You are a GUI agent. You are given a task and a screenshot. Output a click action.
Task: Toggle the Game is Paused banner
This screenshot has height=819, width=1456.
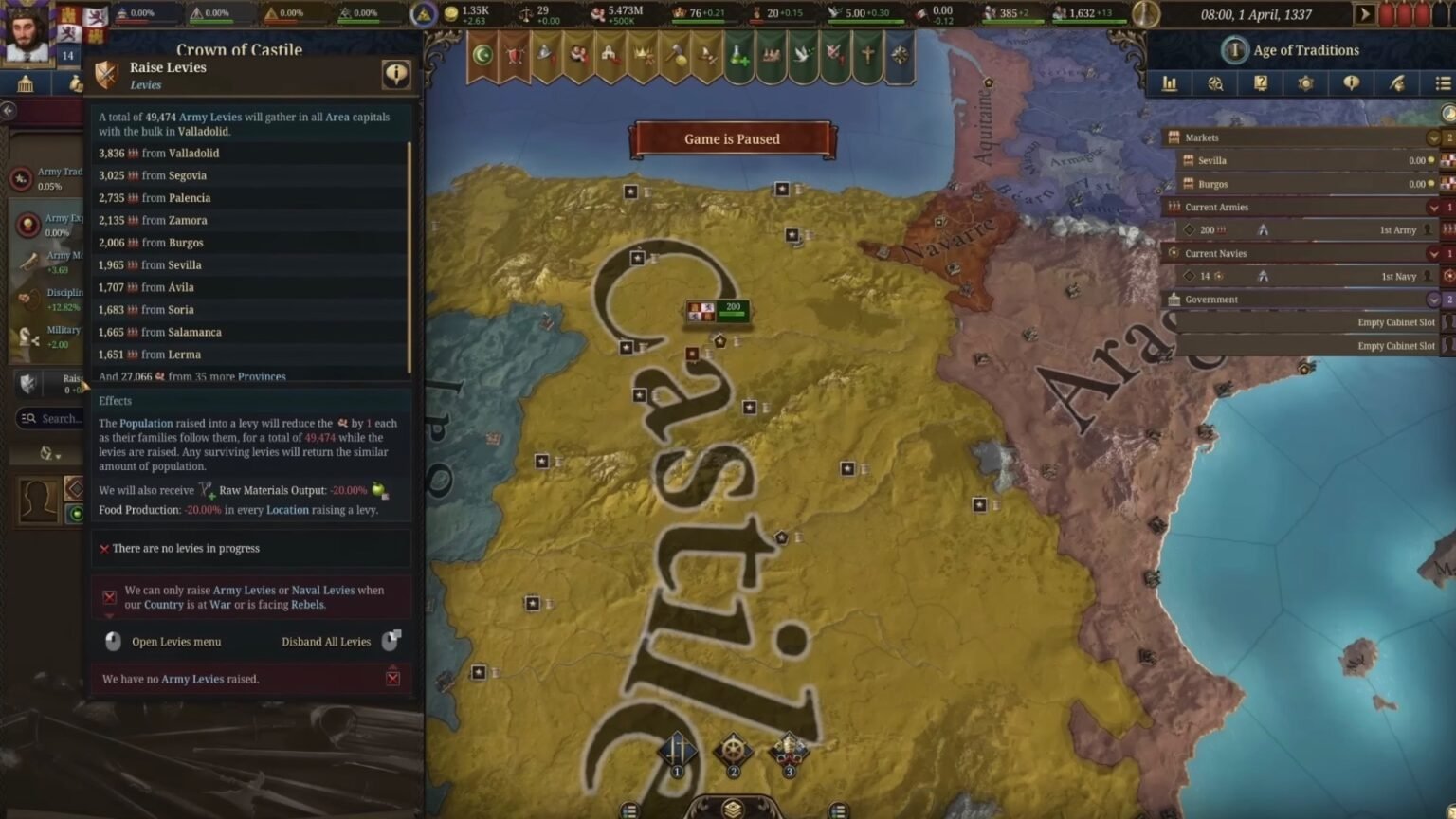(x=731, y=138)
